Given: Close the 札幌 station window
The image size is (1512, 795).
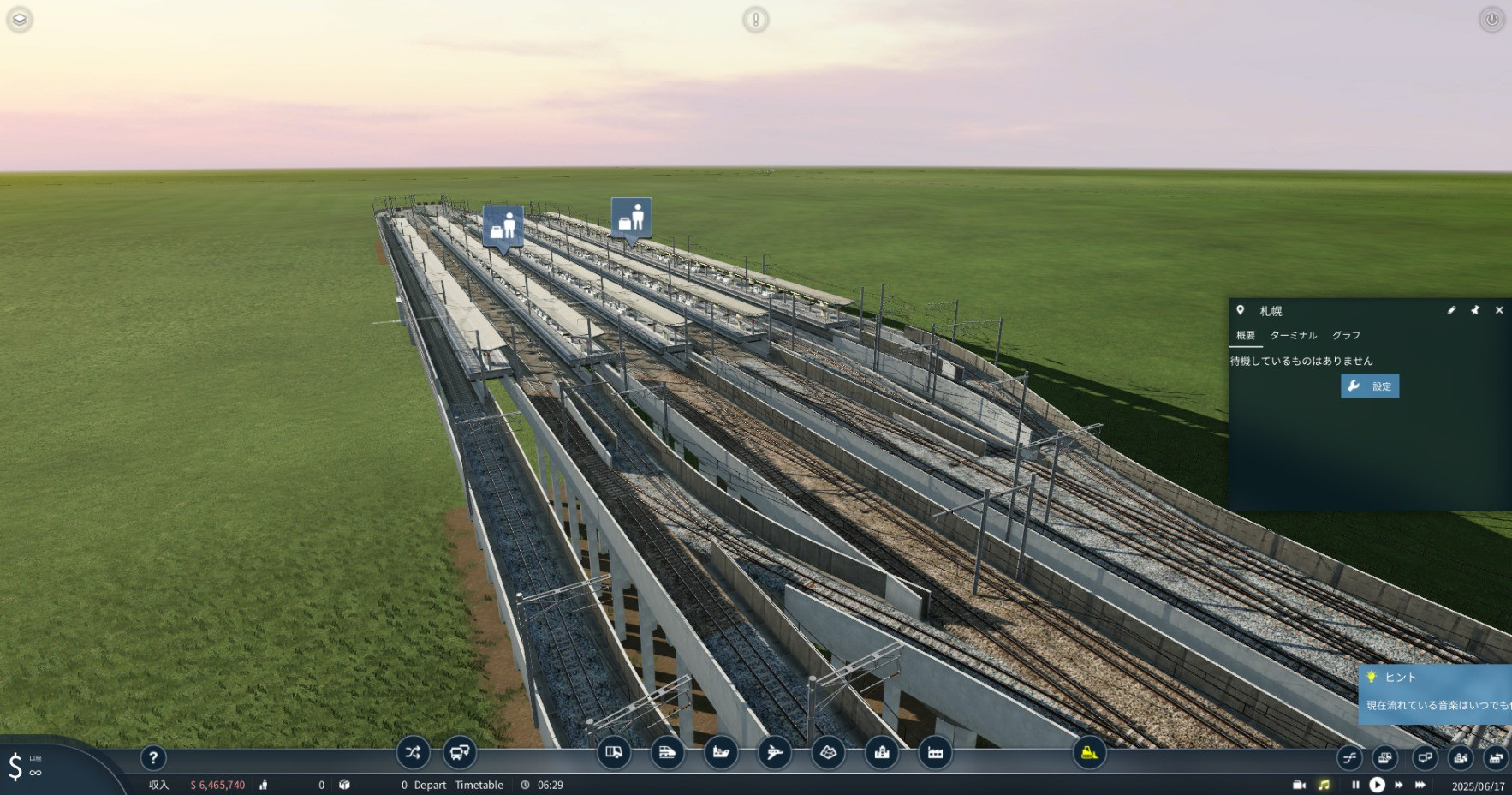Looking at the screenshot, I should point(1499,310).
